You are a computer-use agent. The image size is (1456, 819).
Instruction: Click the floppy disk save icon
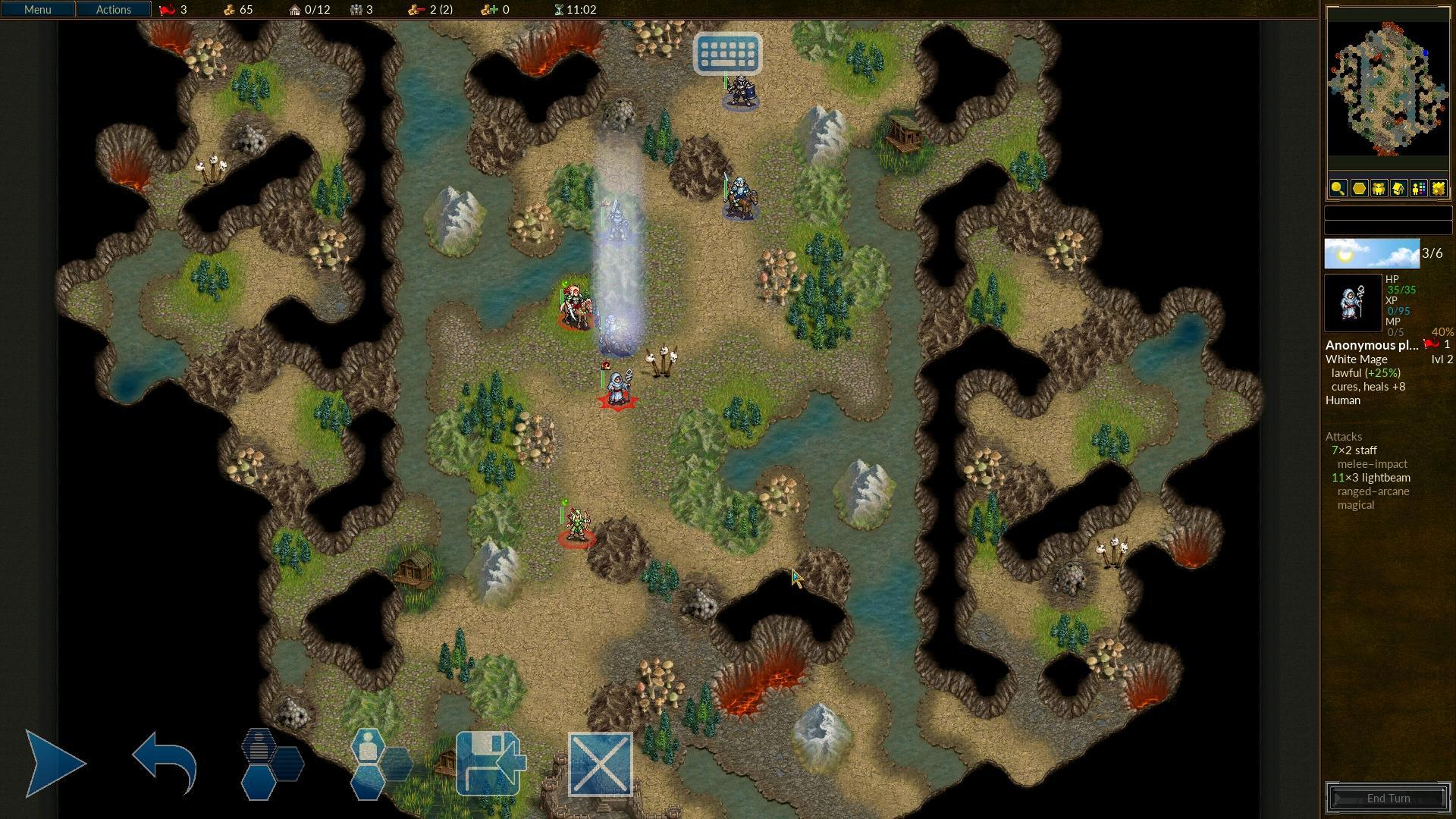tap(490, 763)
